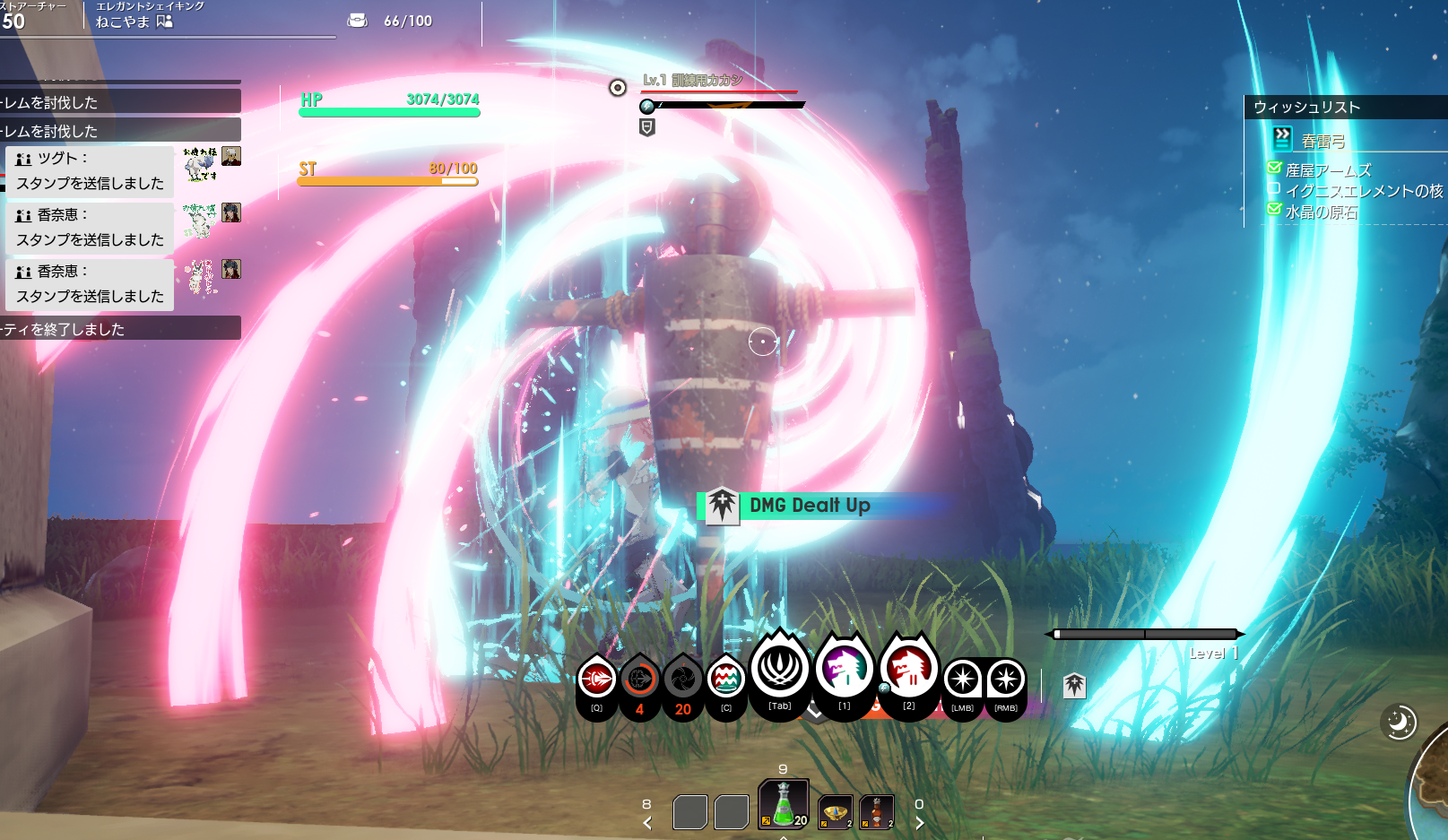Select the brown bottle hotbar item
The image size is (1448, 840).
877,812
